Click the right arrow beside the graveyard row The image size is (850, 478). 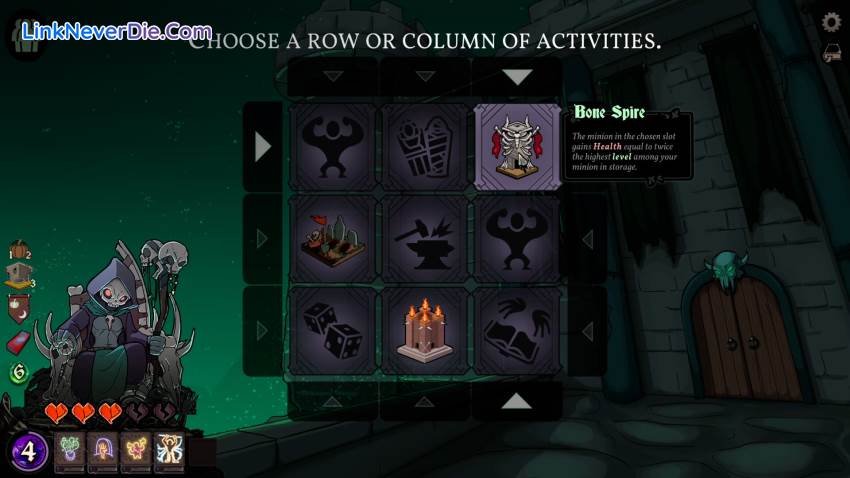point(263,239)
